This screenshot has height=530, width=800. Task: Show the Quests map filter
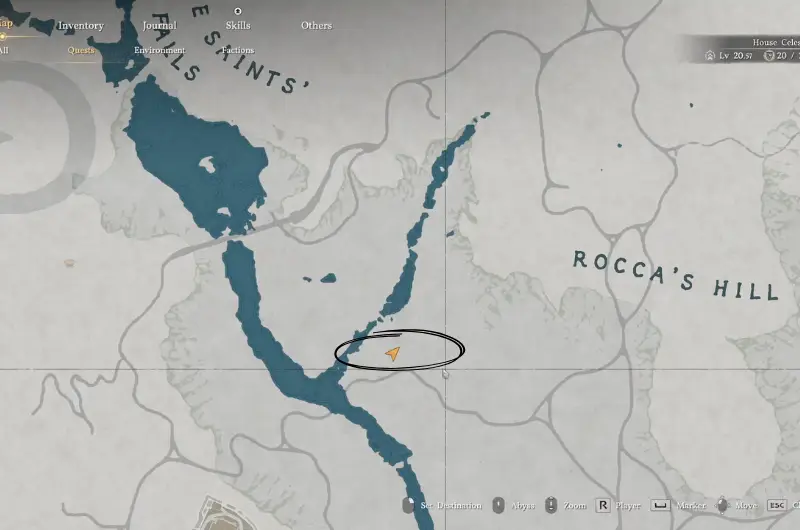tap(81, 50)
